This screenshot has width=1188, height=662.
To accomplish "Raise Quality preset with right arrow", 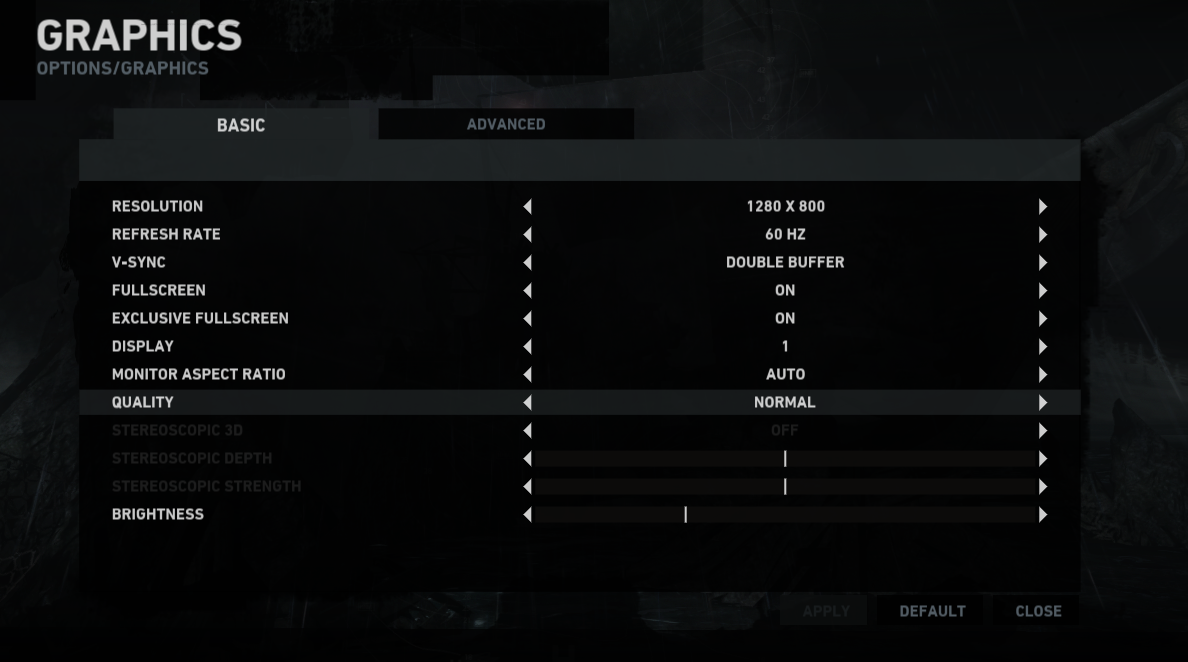I will [1042, 403].
